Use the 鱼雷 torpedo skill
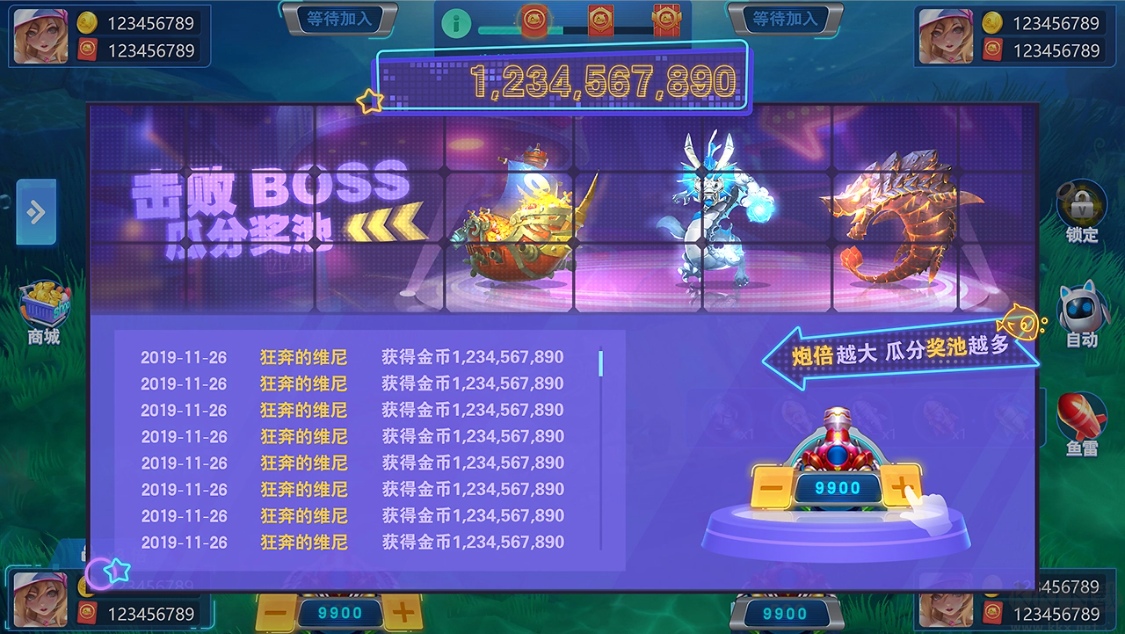This screenshot has height=634, width=1125. tap(1082, 418)
